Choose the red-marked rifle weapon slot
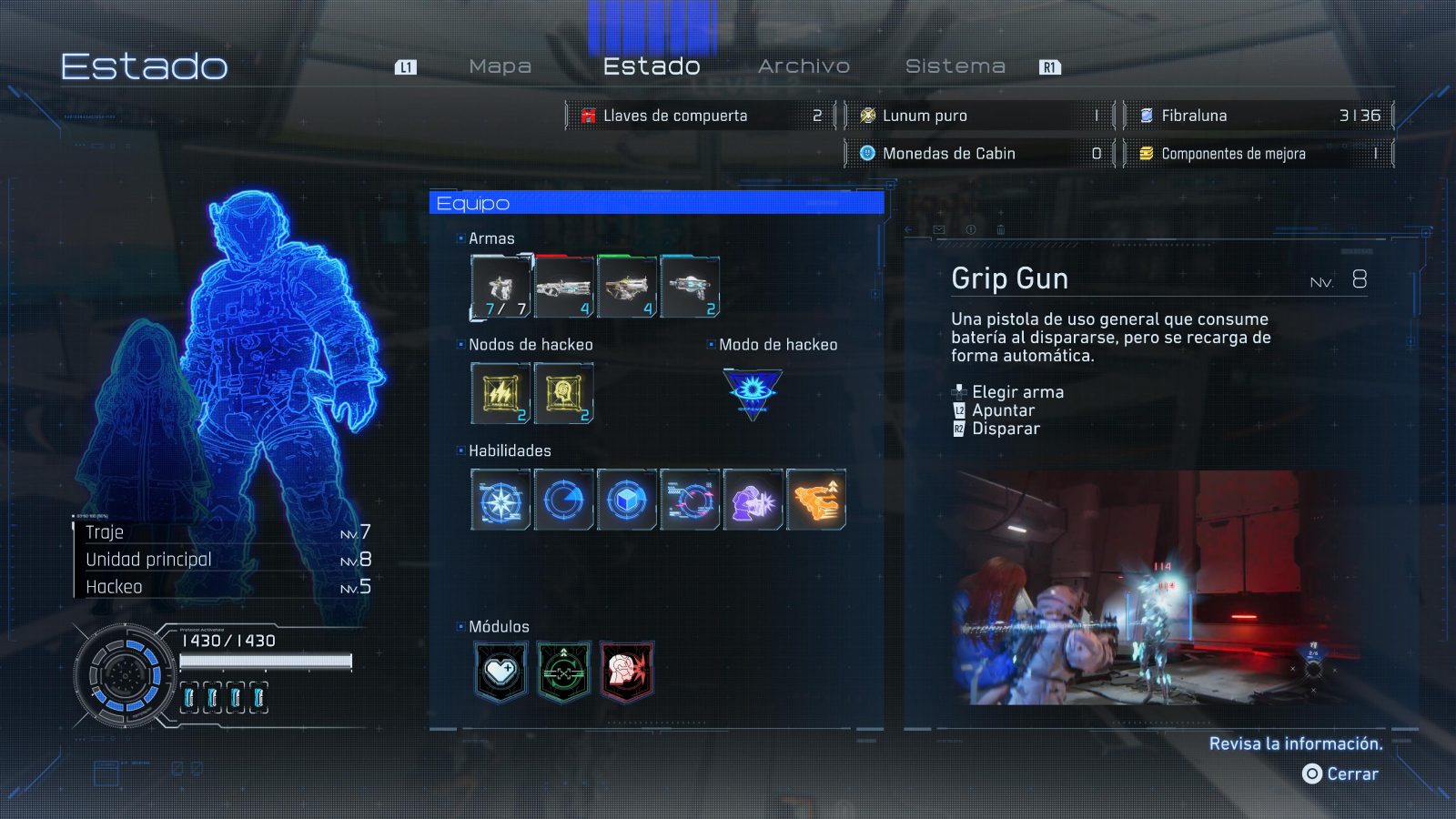Image resolution: width=1456 pixels, height=819 pixels. [x=563, y=287]
